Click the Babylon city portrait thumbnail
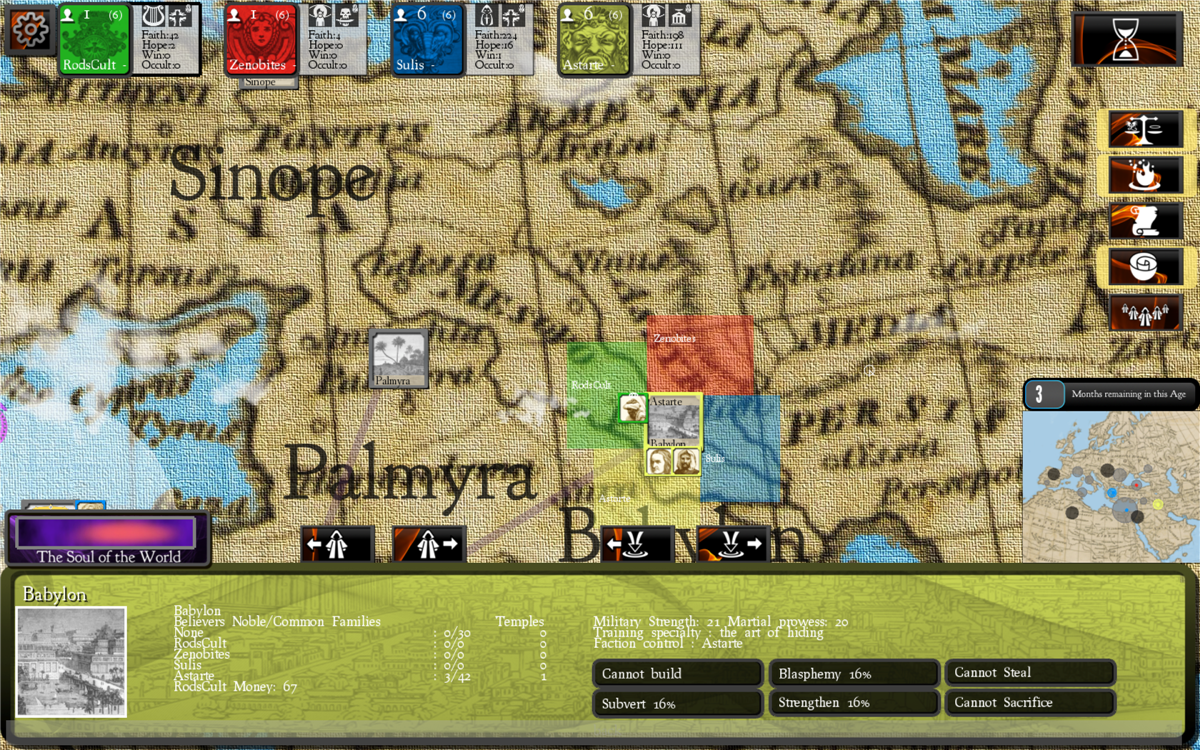The image size is (1200, 750). point(72,662)
